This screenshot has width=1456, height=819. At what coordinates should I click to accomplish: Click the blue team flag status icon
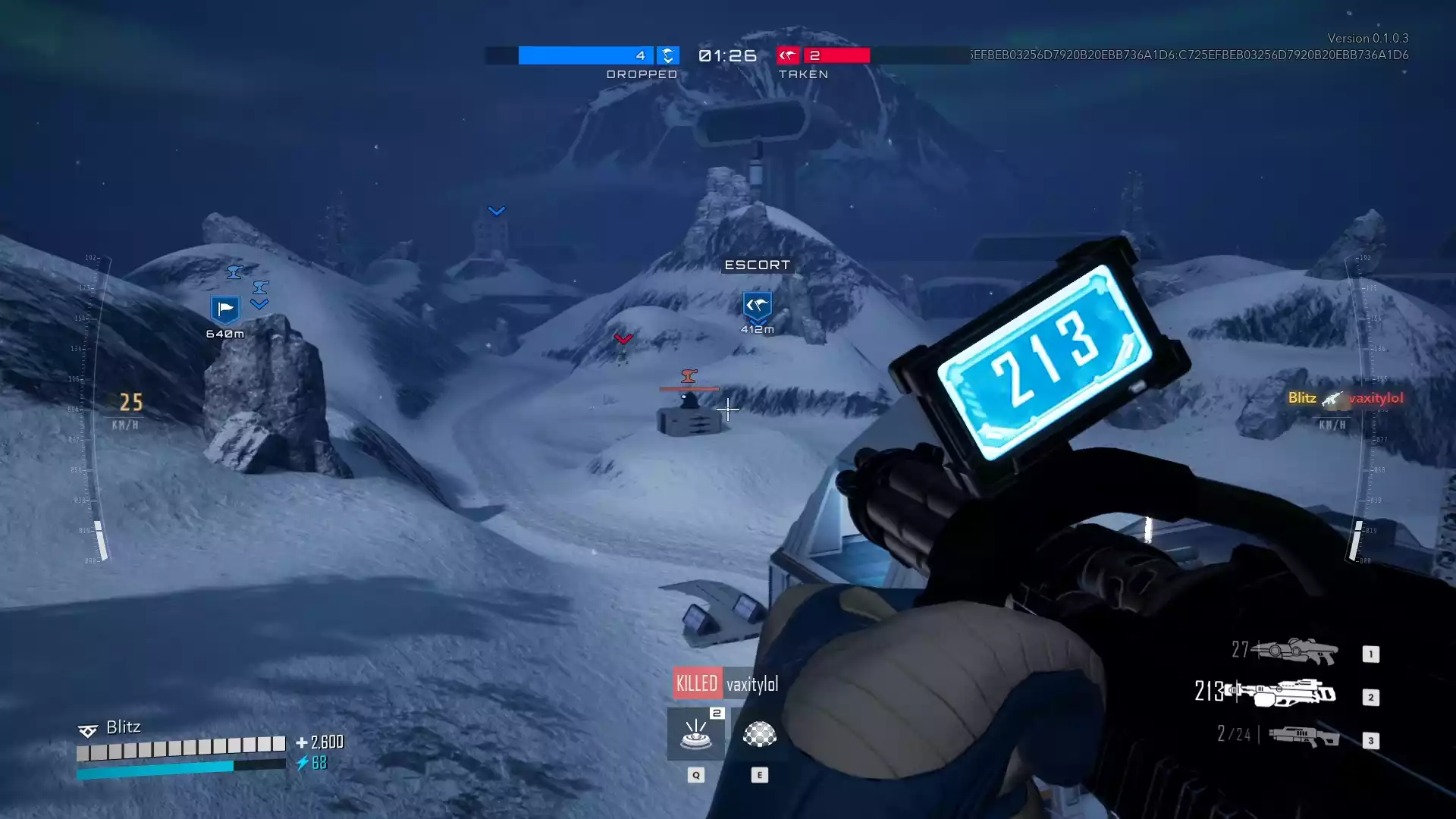[667, 55]
